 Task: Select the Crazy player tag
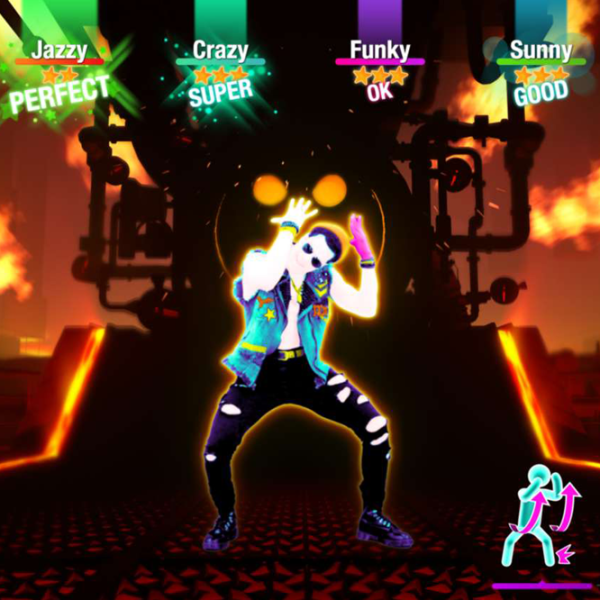pos(220,49)
